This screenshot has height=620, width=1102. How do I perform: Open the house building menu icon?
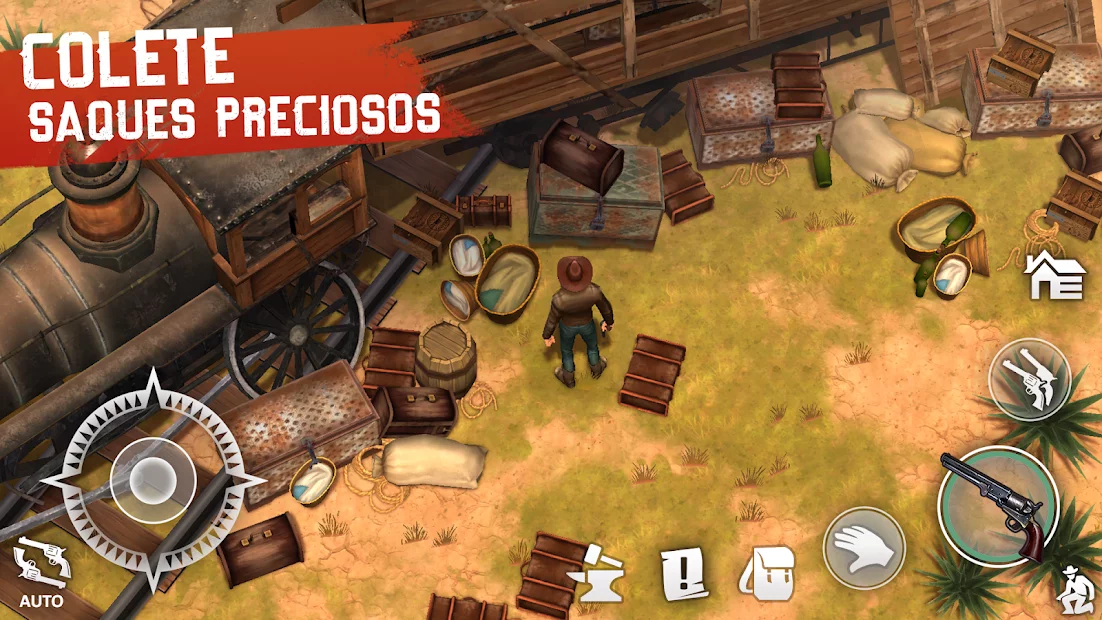pyautogui.click(x=1057, y=277)
